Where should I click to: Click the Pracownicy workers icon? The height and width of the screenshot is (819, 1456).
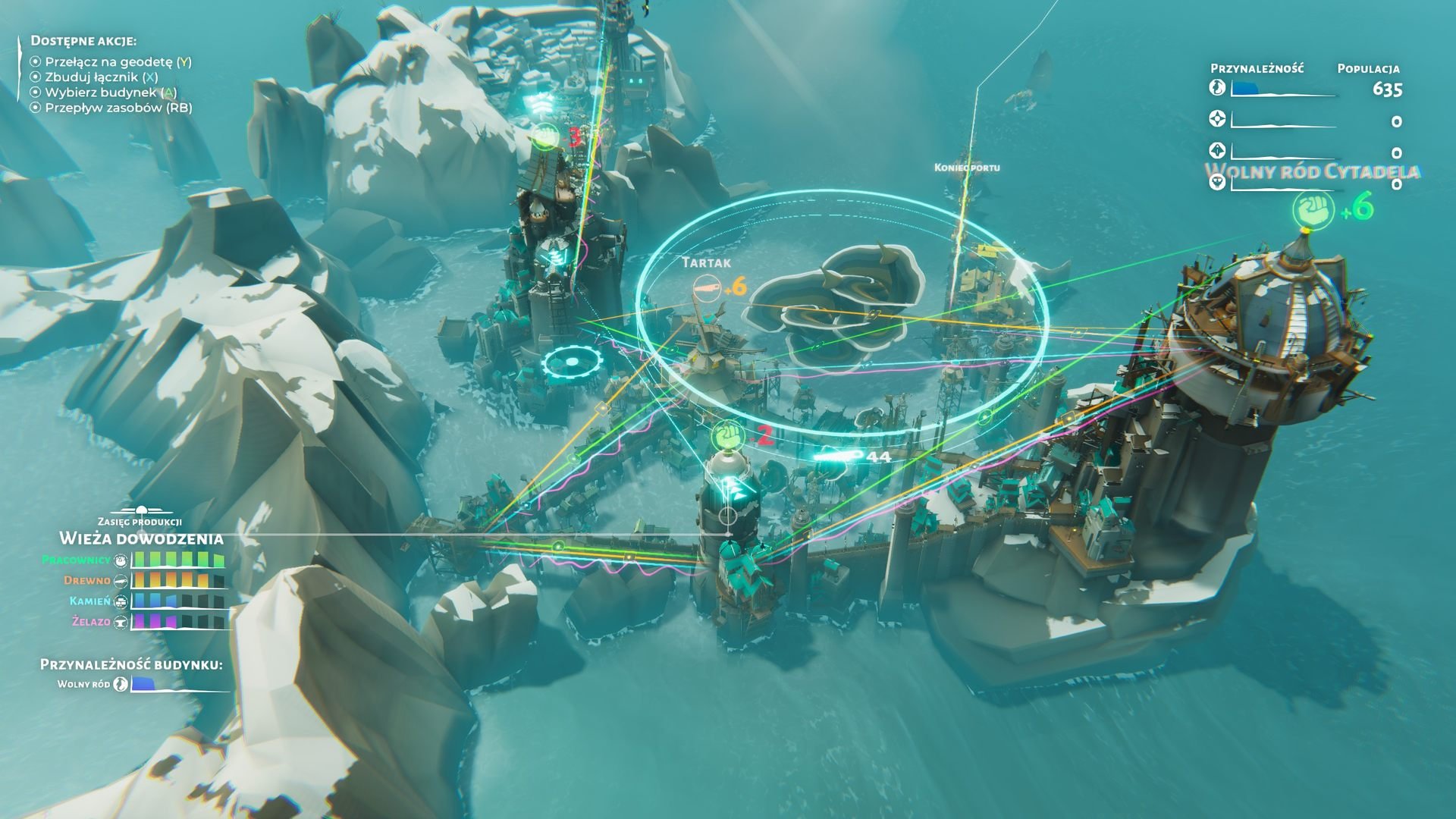coord(121,560)
